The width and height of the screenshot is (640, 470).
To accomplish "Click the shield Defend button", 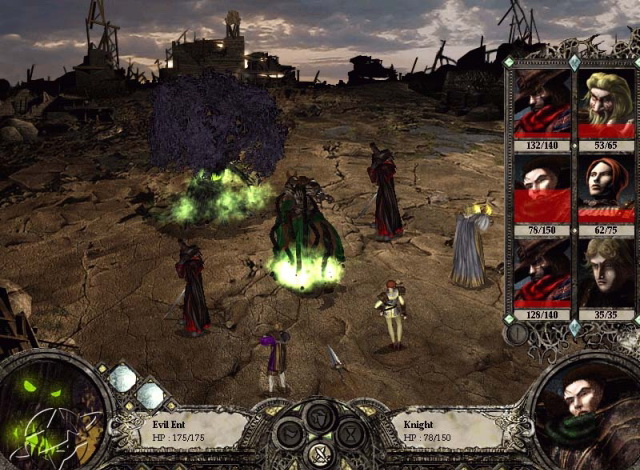I will click(319, 416).
